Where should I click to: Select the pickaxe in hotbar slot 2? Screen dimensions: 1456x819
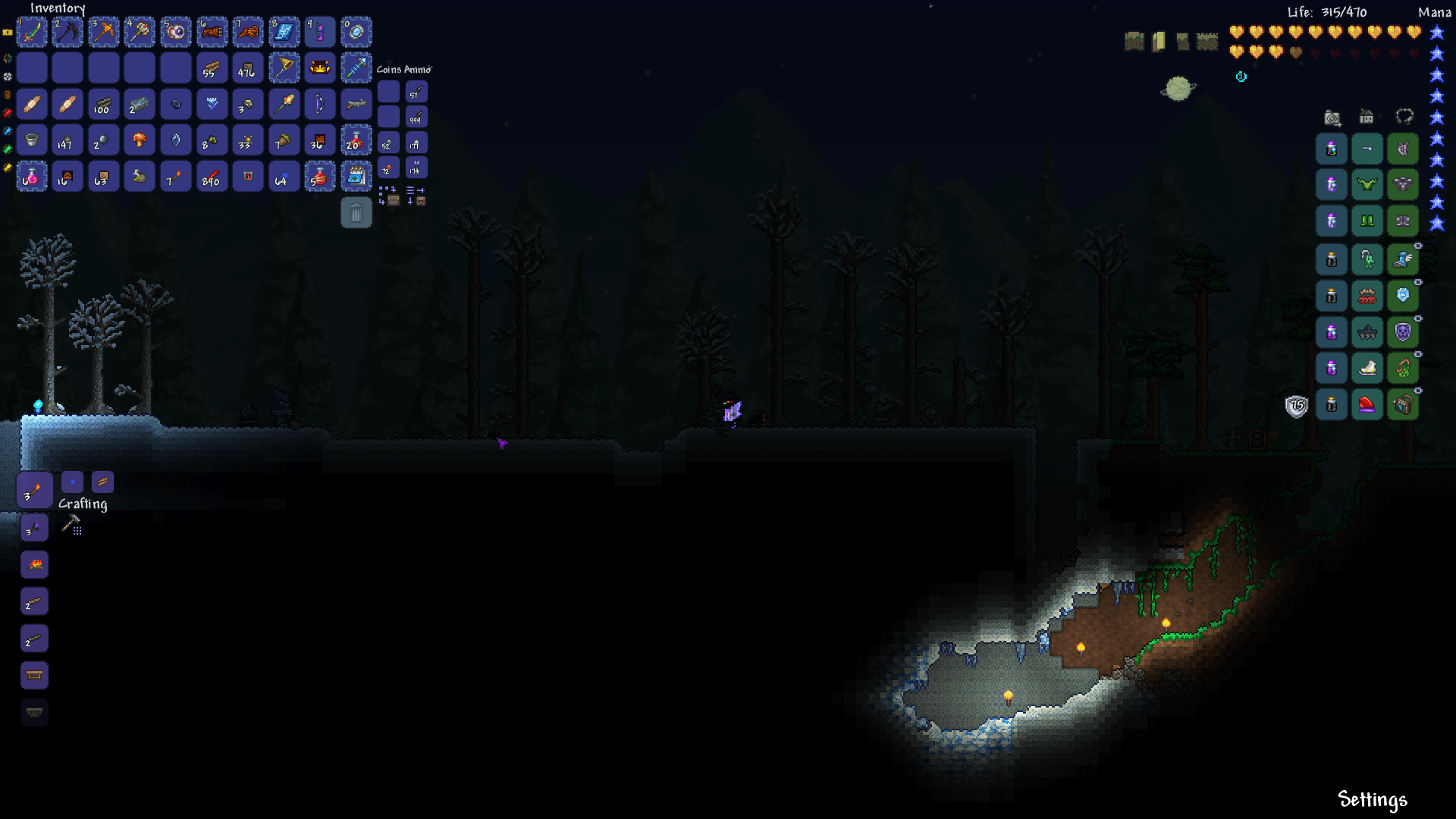click(x=67, y=32)
